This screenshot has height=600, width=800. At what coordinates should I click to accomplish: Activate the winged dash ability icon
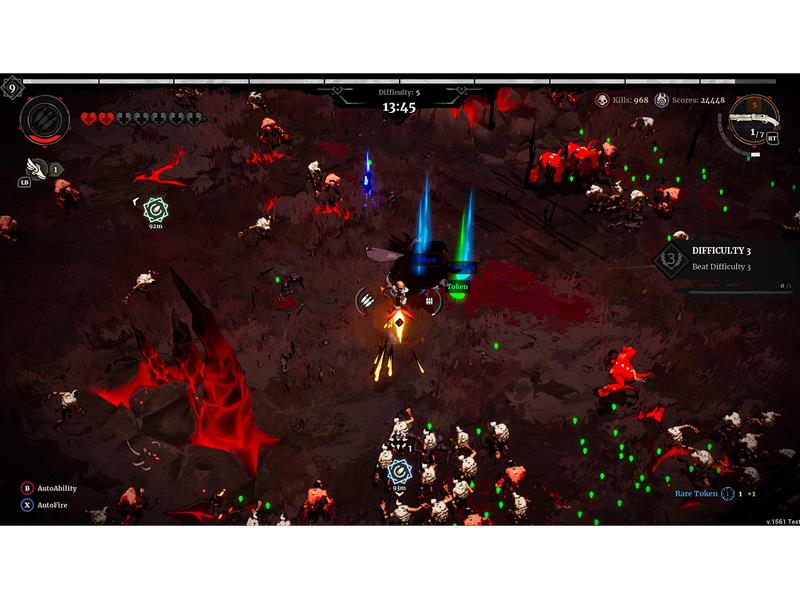[x=37, y=168]
